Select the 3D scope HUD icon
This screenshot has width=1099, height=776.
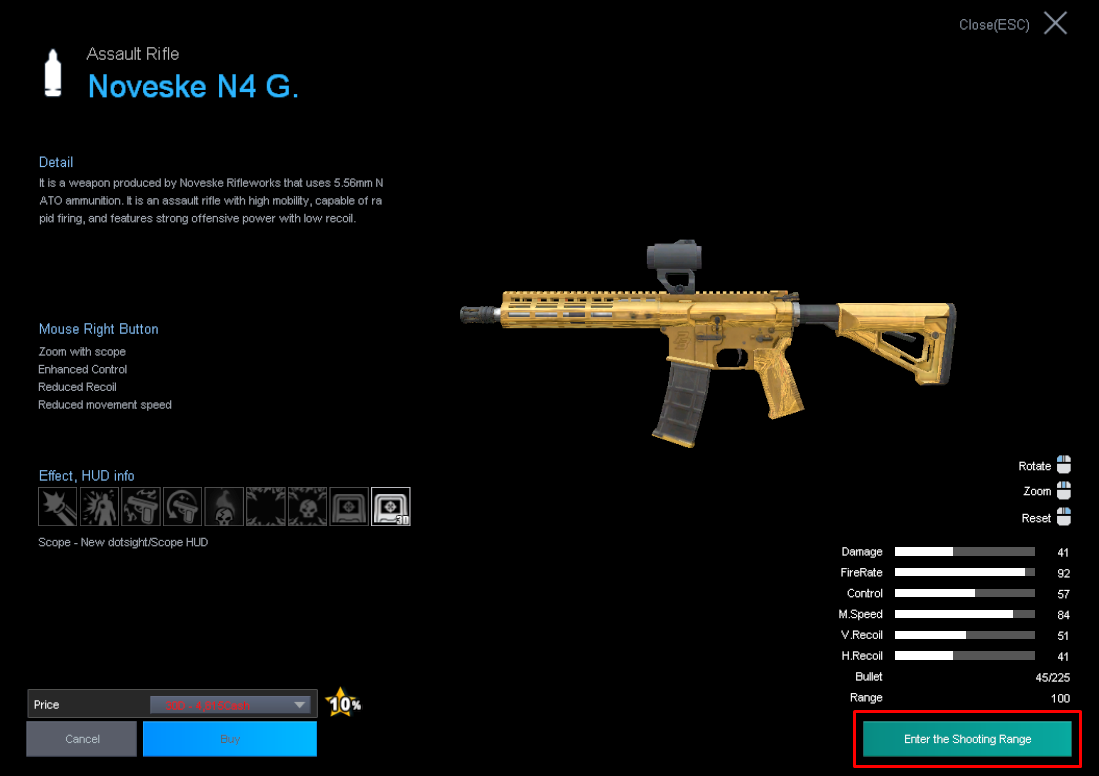click(390, 507)
